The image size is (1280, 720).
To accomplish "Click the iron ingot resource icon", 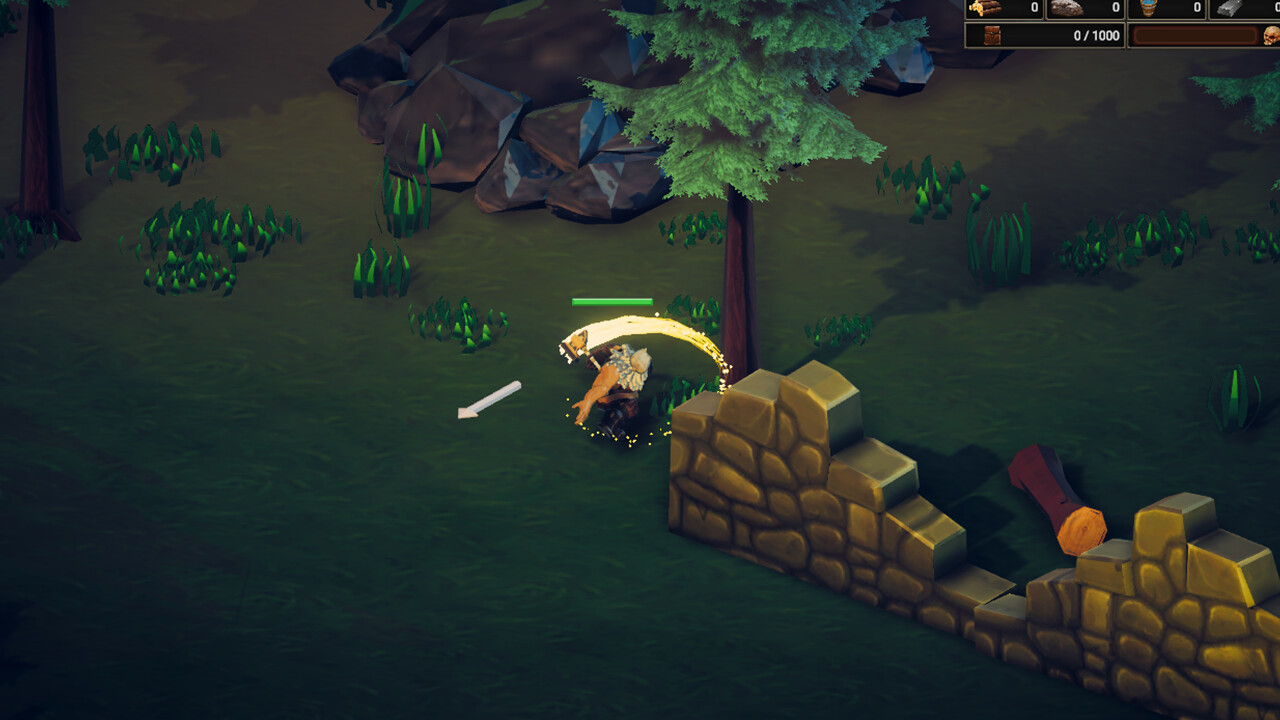I will 1229,8.
